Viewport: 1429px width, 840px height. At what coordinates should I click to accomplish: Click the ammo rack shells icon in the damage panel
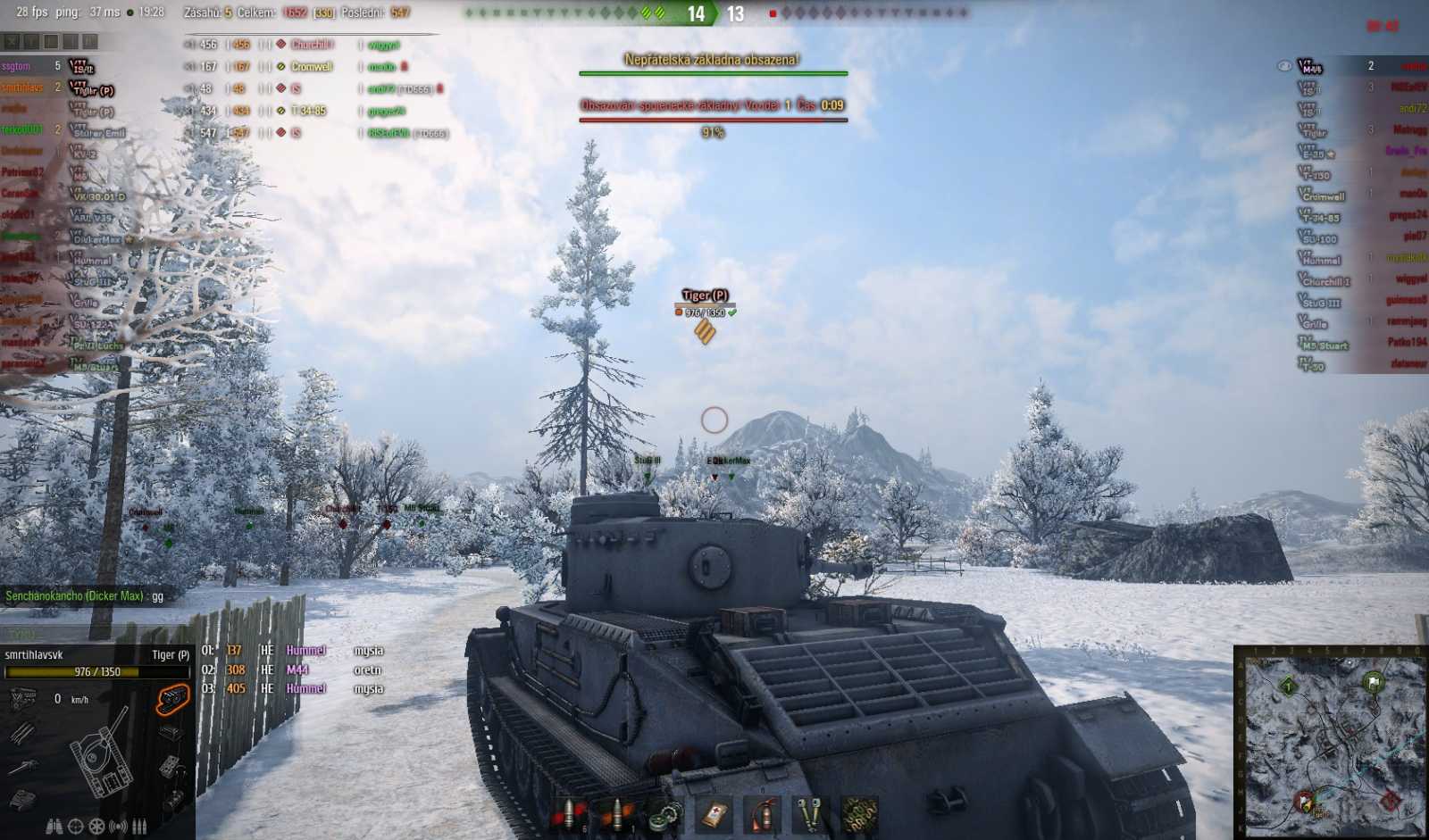click(x=139, y=827)
